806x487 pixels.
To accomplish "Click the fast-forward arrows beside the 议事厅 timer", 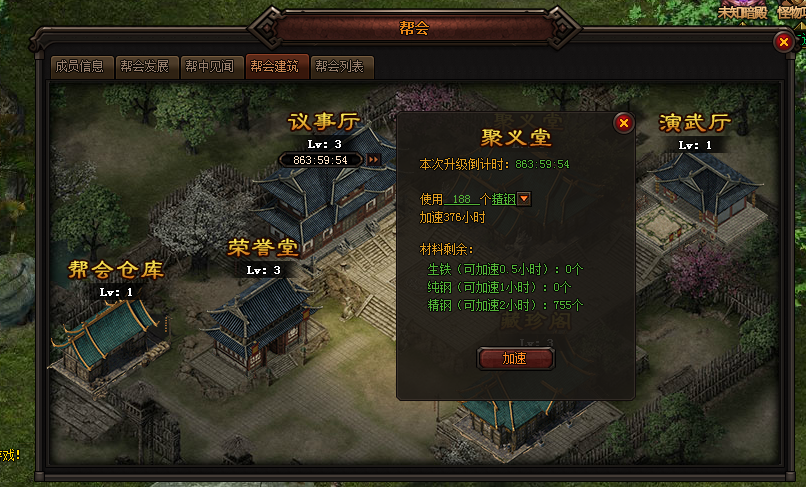I will tap(374, 159).
